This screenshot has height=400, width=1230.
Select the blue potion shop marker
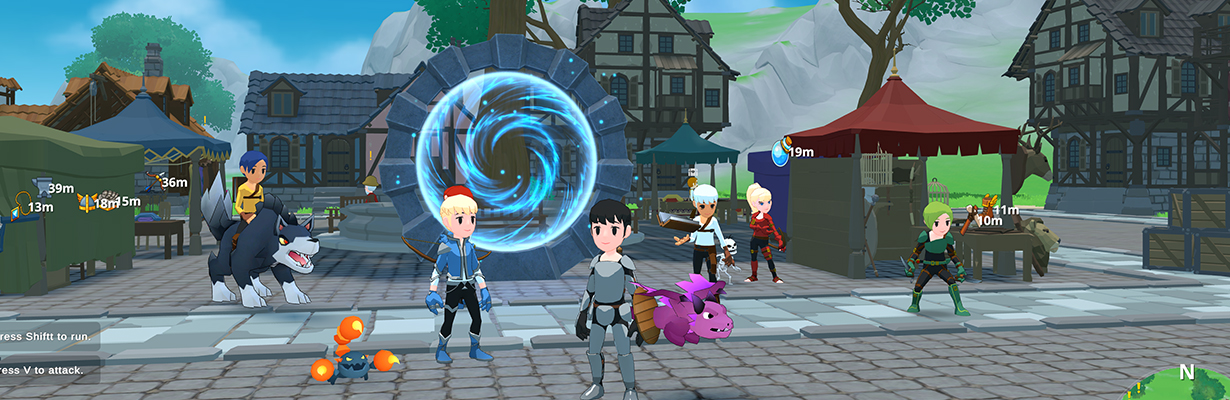tap(780, 153)
